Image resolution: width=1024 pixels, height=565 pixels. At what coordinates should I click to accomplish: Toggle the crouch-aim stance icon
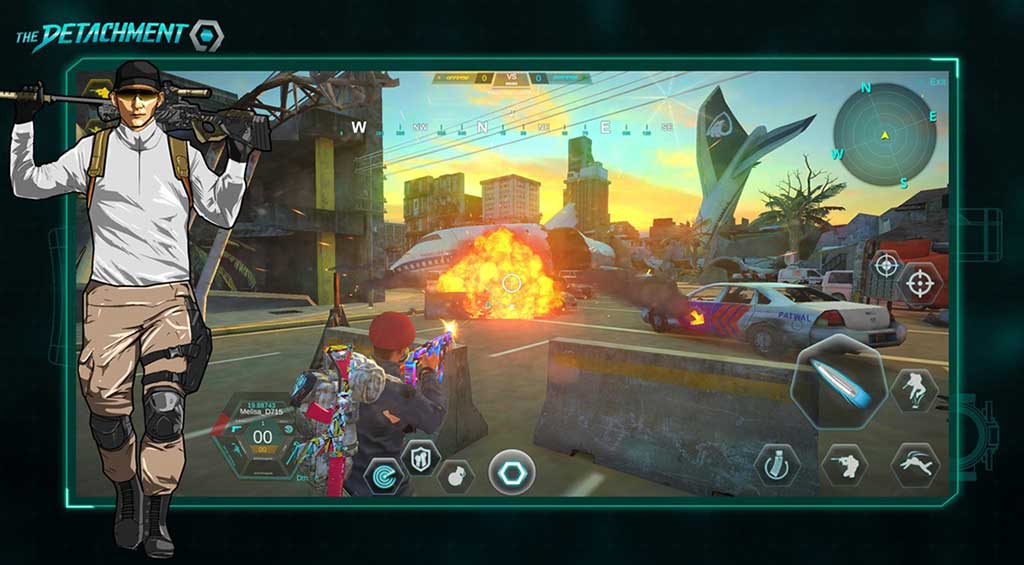tap(844, 465)
